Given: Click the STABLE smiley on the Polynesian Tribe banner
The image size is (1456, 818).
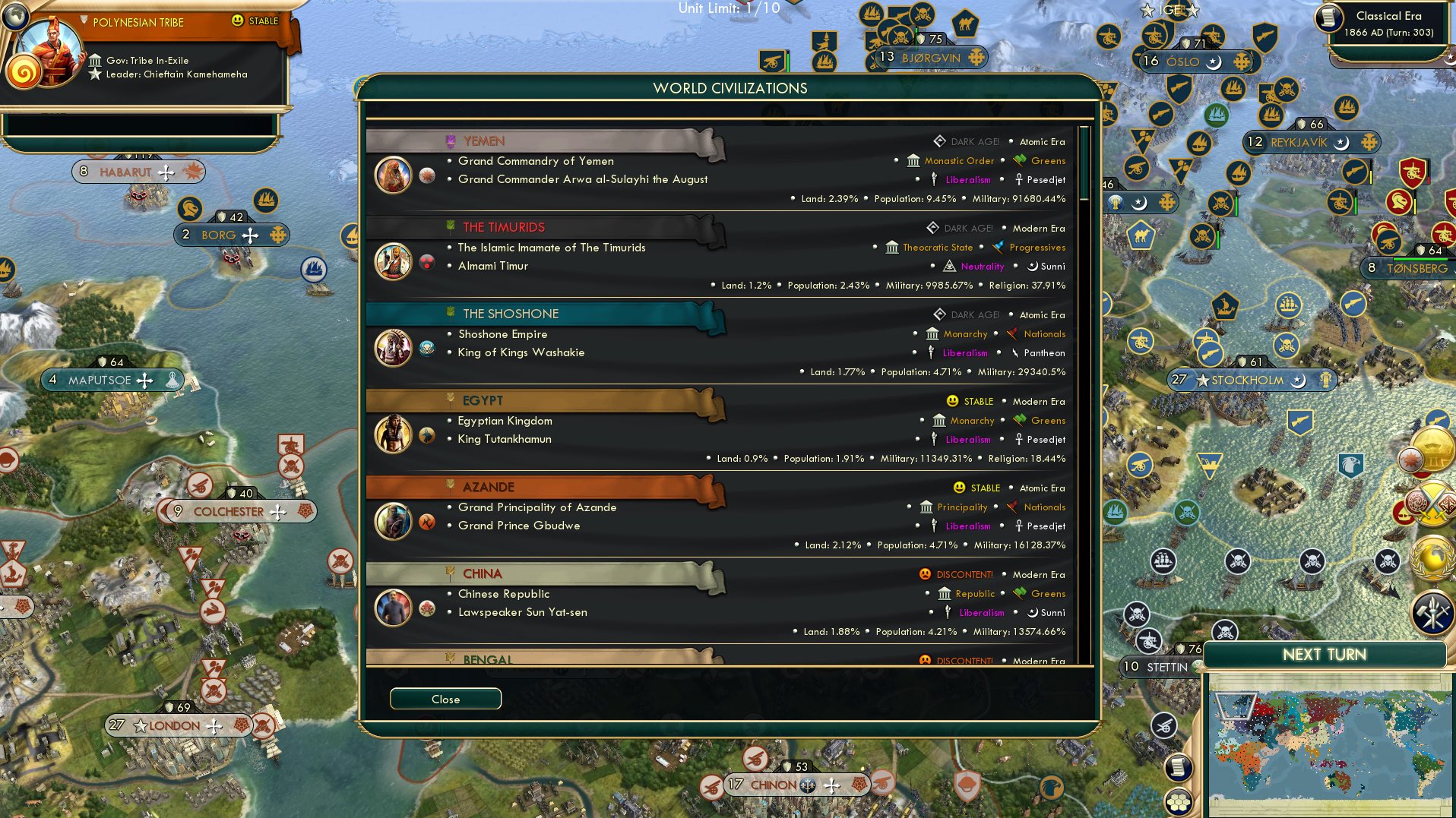Looking at the screenshot, I should click(236, 21).
